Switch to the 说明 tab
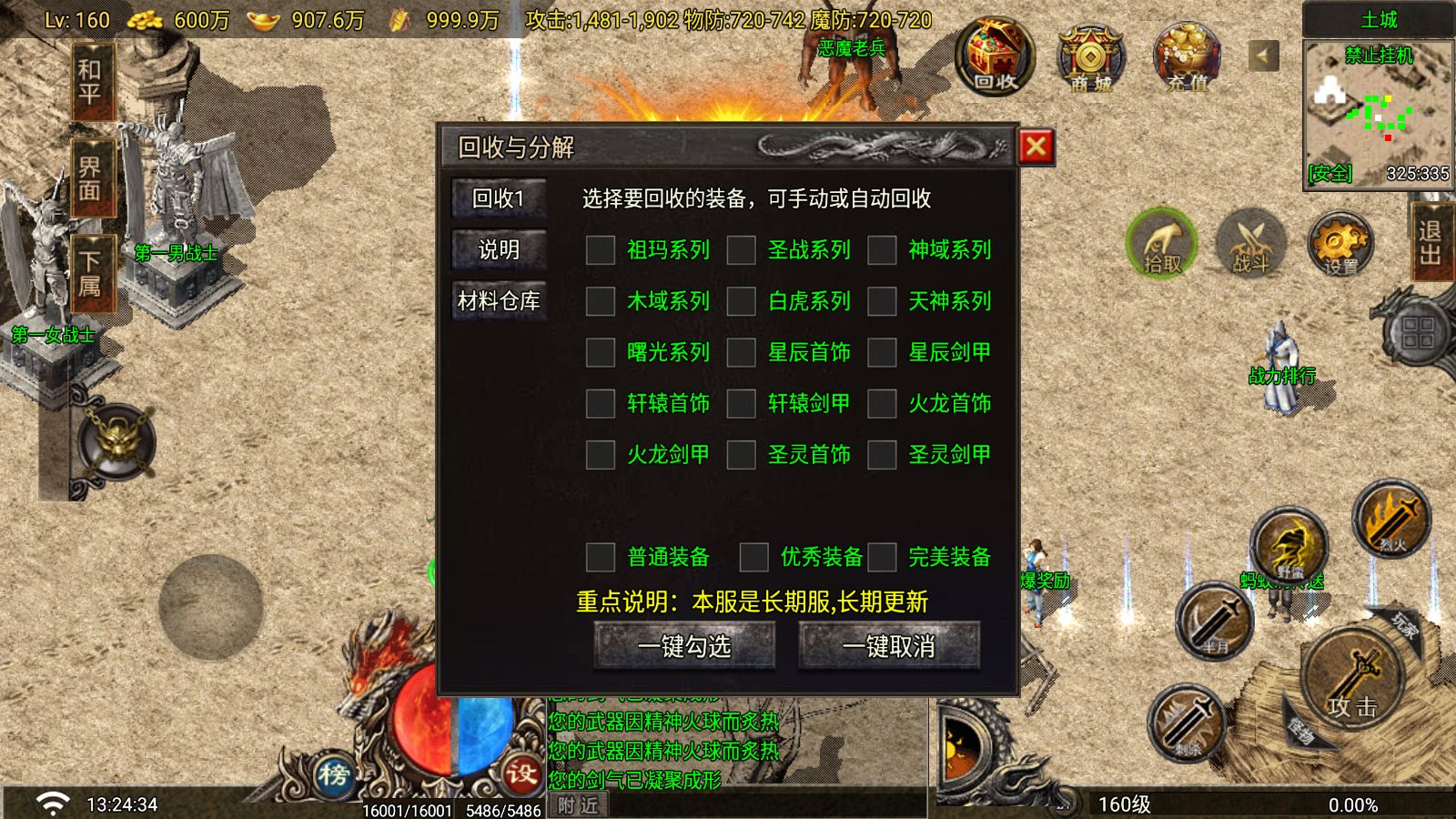The width and height of the screenshot is (1456, 819). [499, 250]
